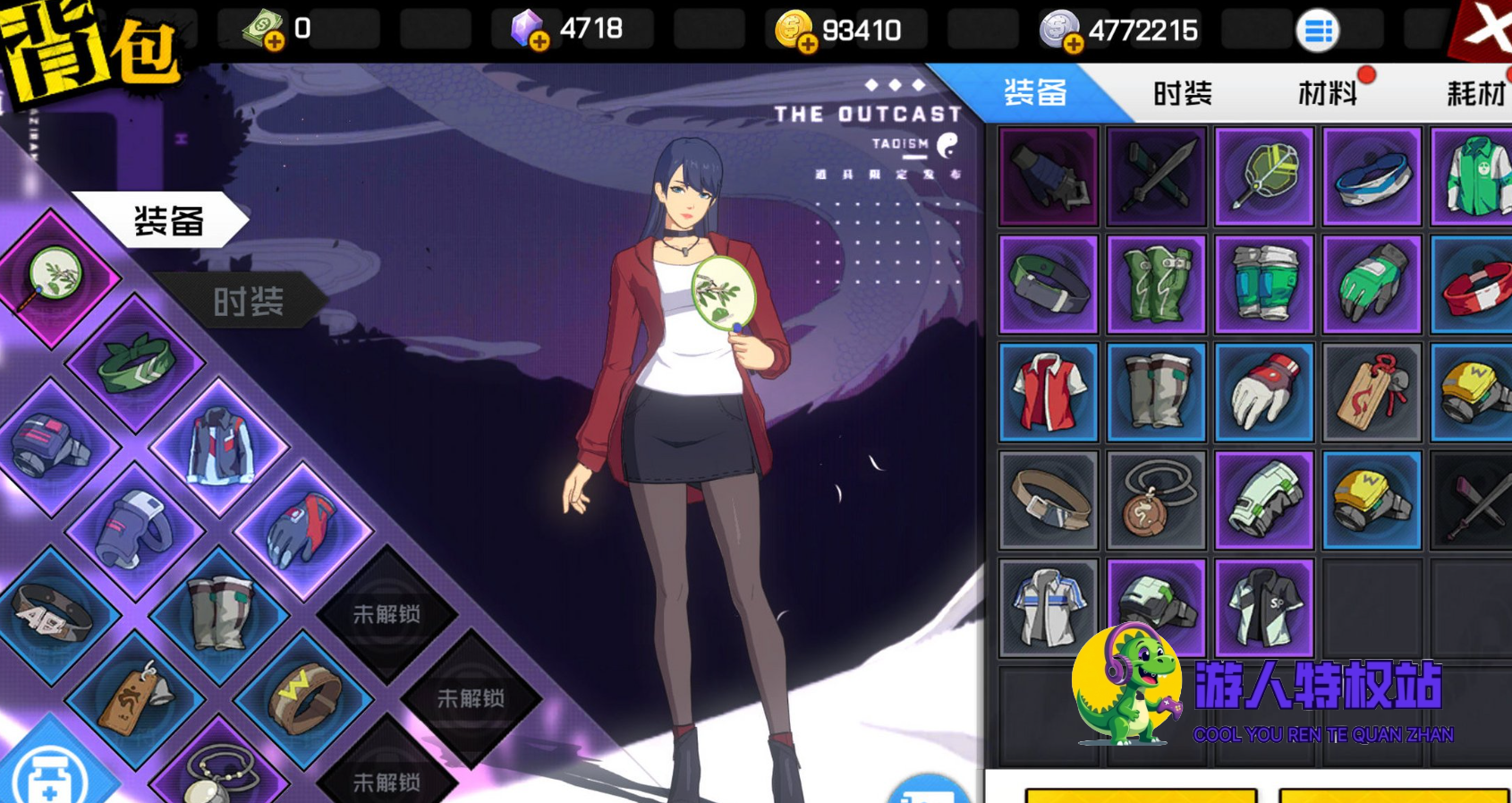The height and width of the screenshot is (803, 1512).
Task: Close the backpack with the X button
Action: [1487, 27]
